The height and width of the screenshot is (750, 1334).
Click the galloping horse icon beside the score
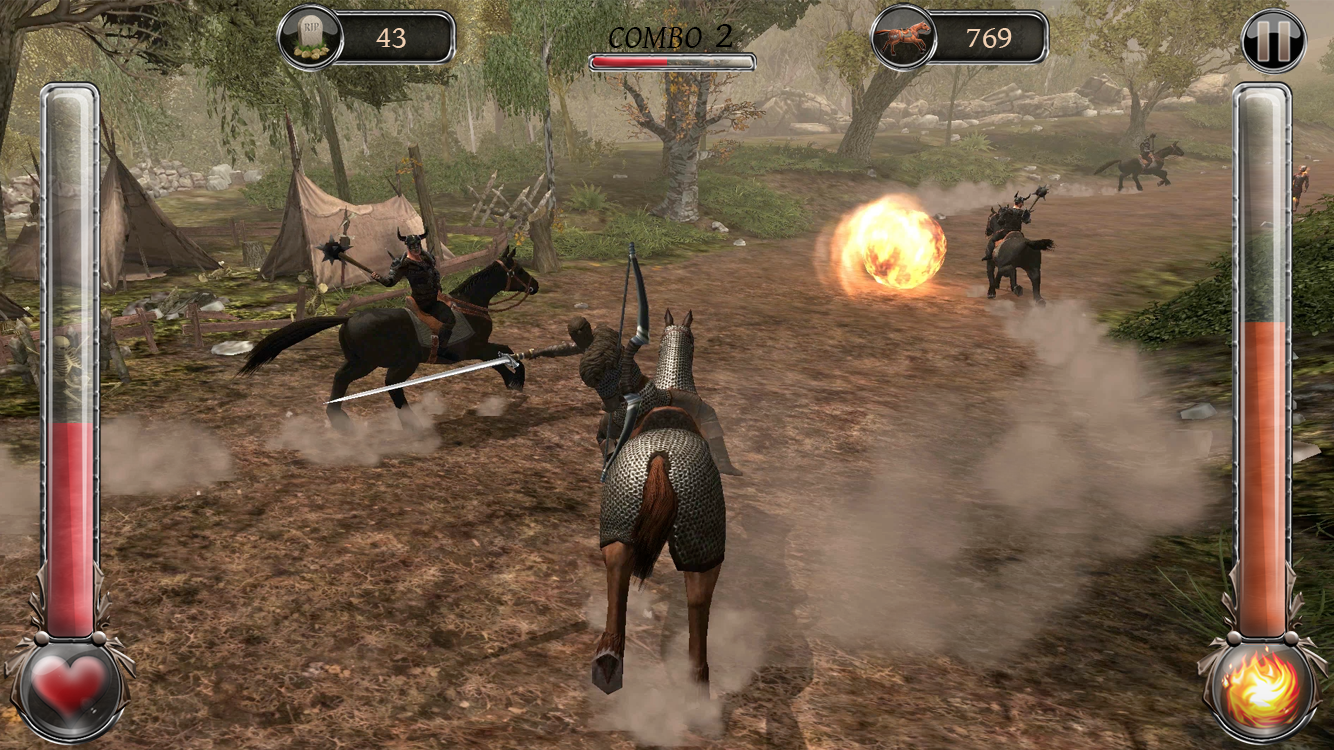905,38
